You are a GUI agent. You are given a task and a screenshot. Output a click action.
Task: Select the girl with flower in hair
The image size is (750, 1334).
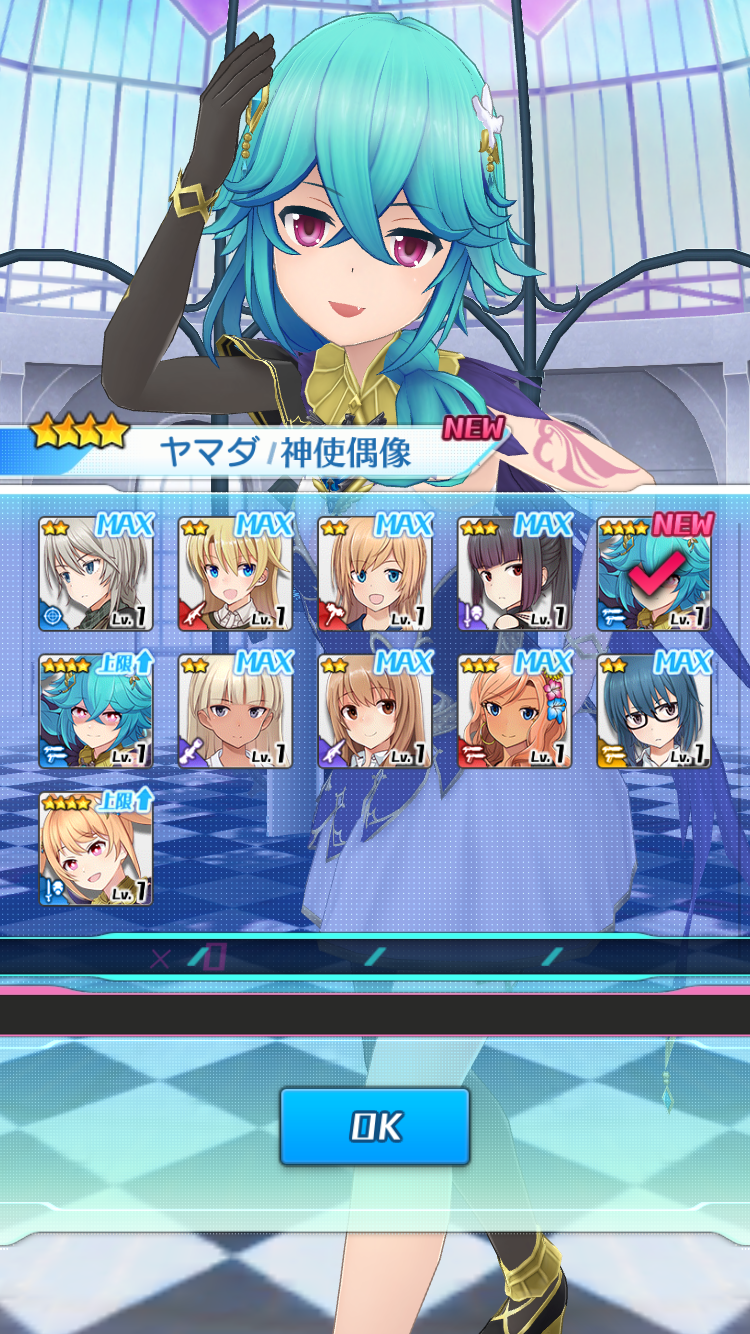514,712
